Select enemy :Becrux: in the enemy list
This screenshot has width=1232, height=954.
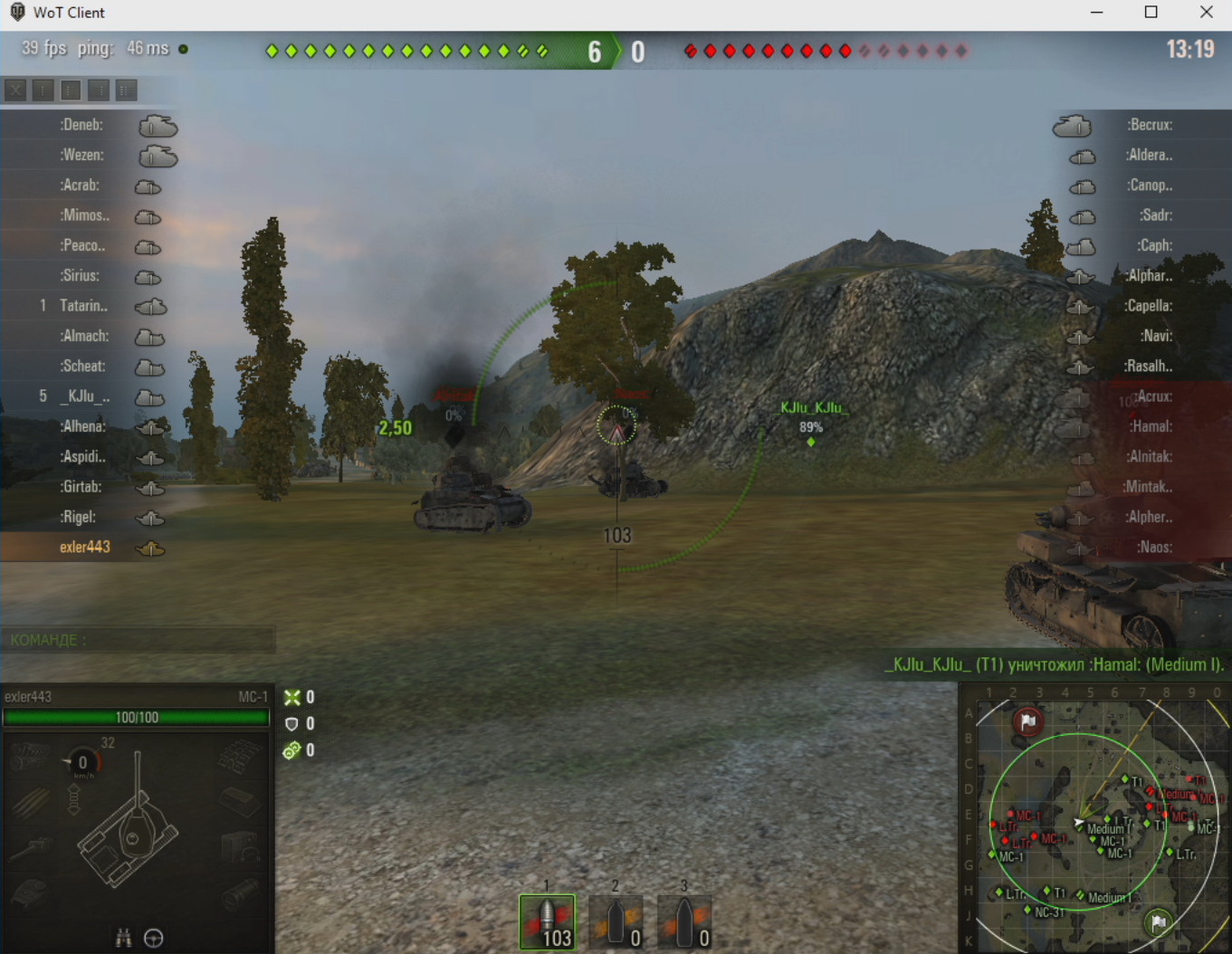(x=1149, y=125)
